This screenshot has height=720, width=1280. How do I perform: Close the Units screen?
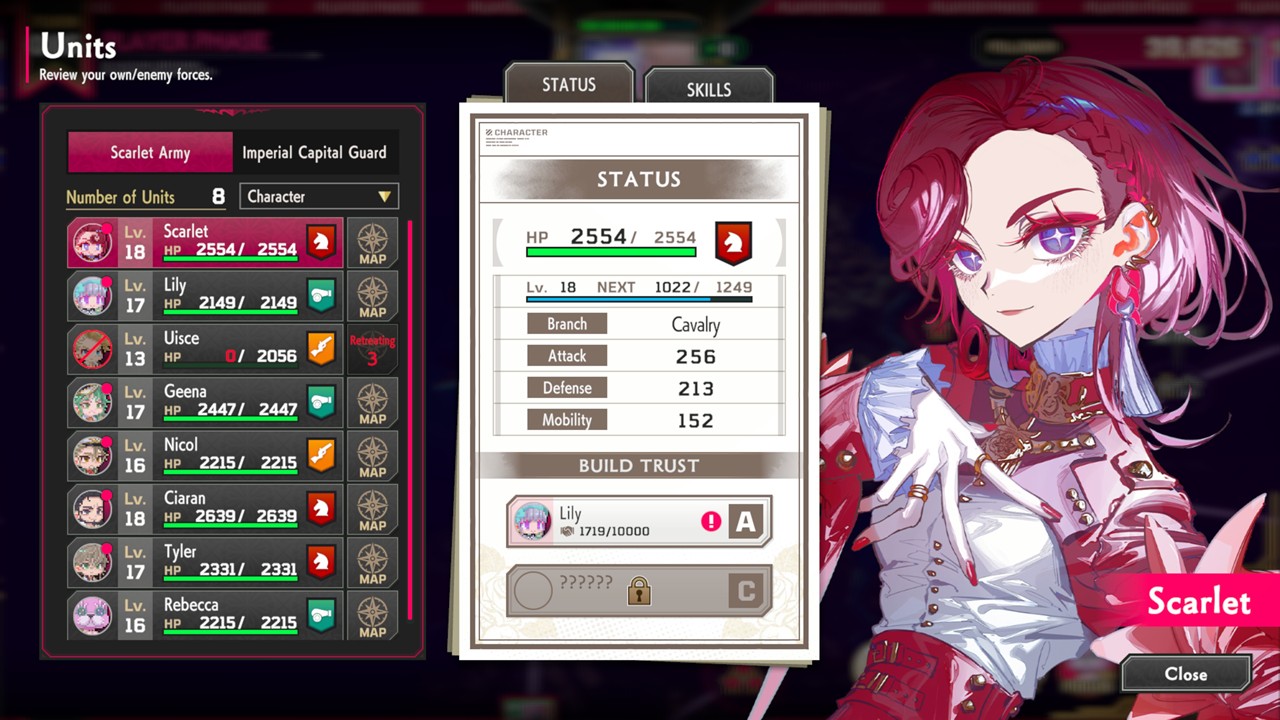point(1185,674)
